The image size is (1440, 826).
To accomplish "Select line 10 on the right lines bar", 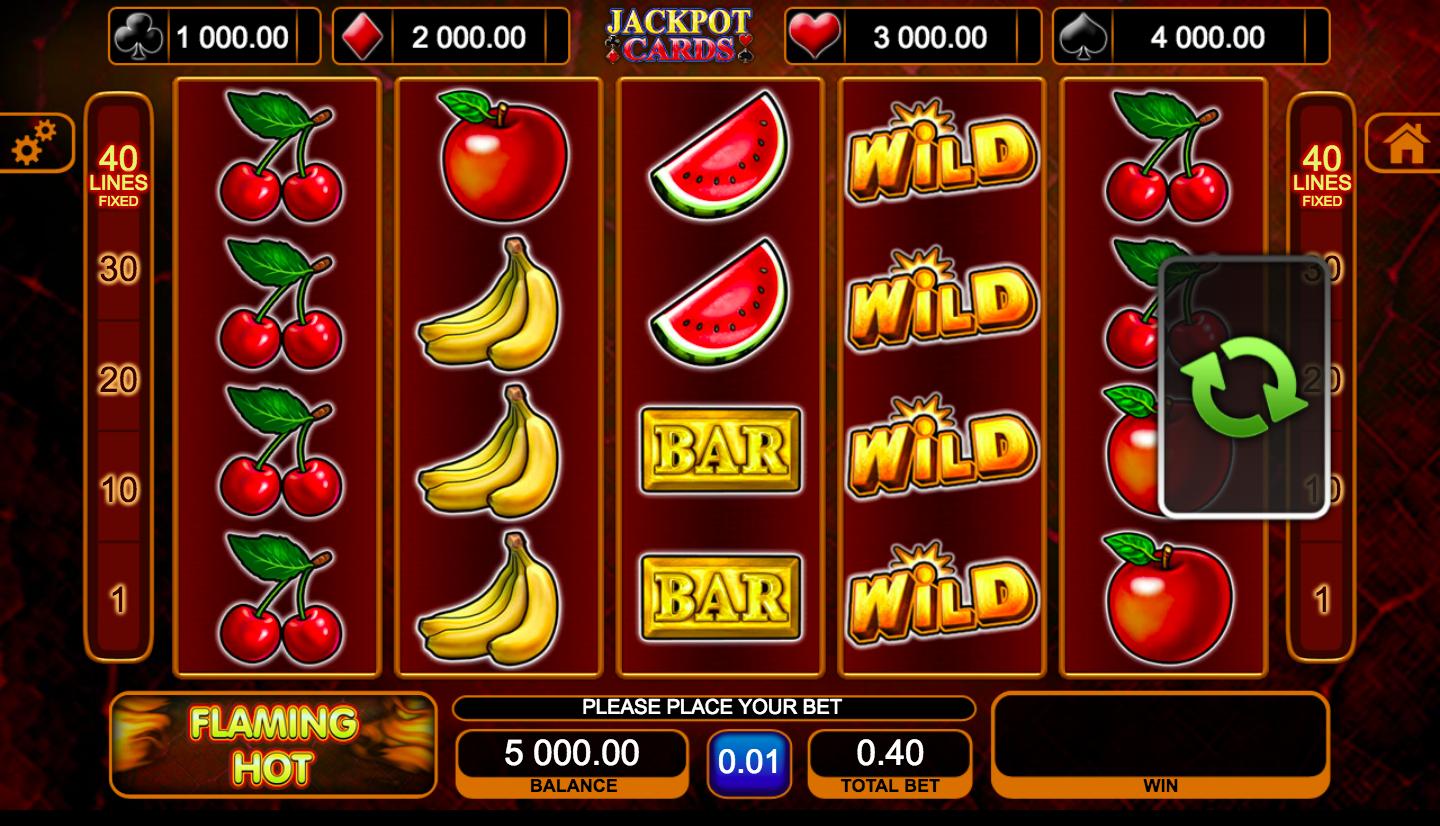I will (1322, 490).
